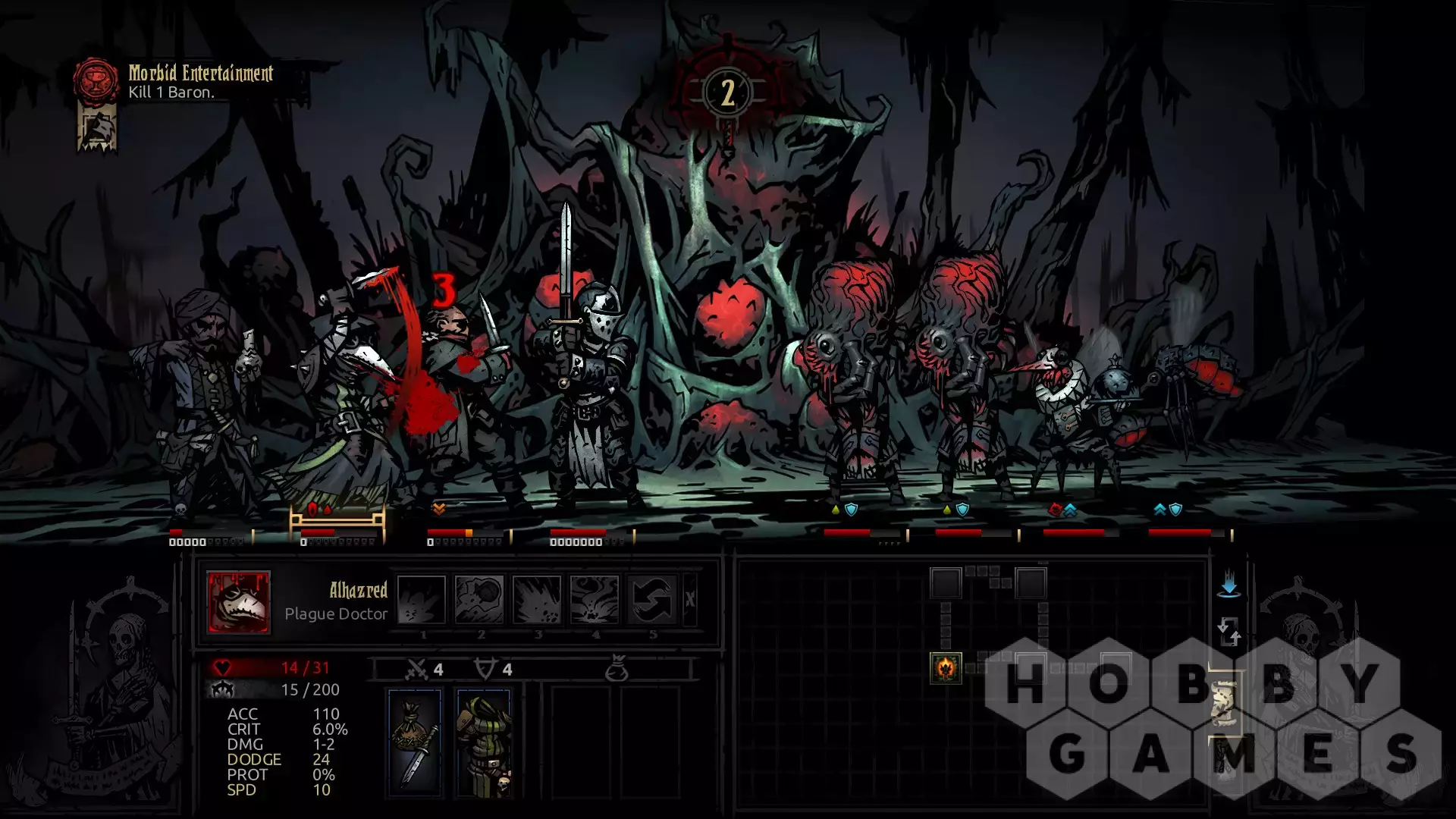Click the current campfire room on the map
The width and height of the screenshot is (1456, 819).
[x=946, y=668]
